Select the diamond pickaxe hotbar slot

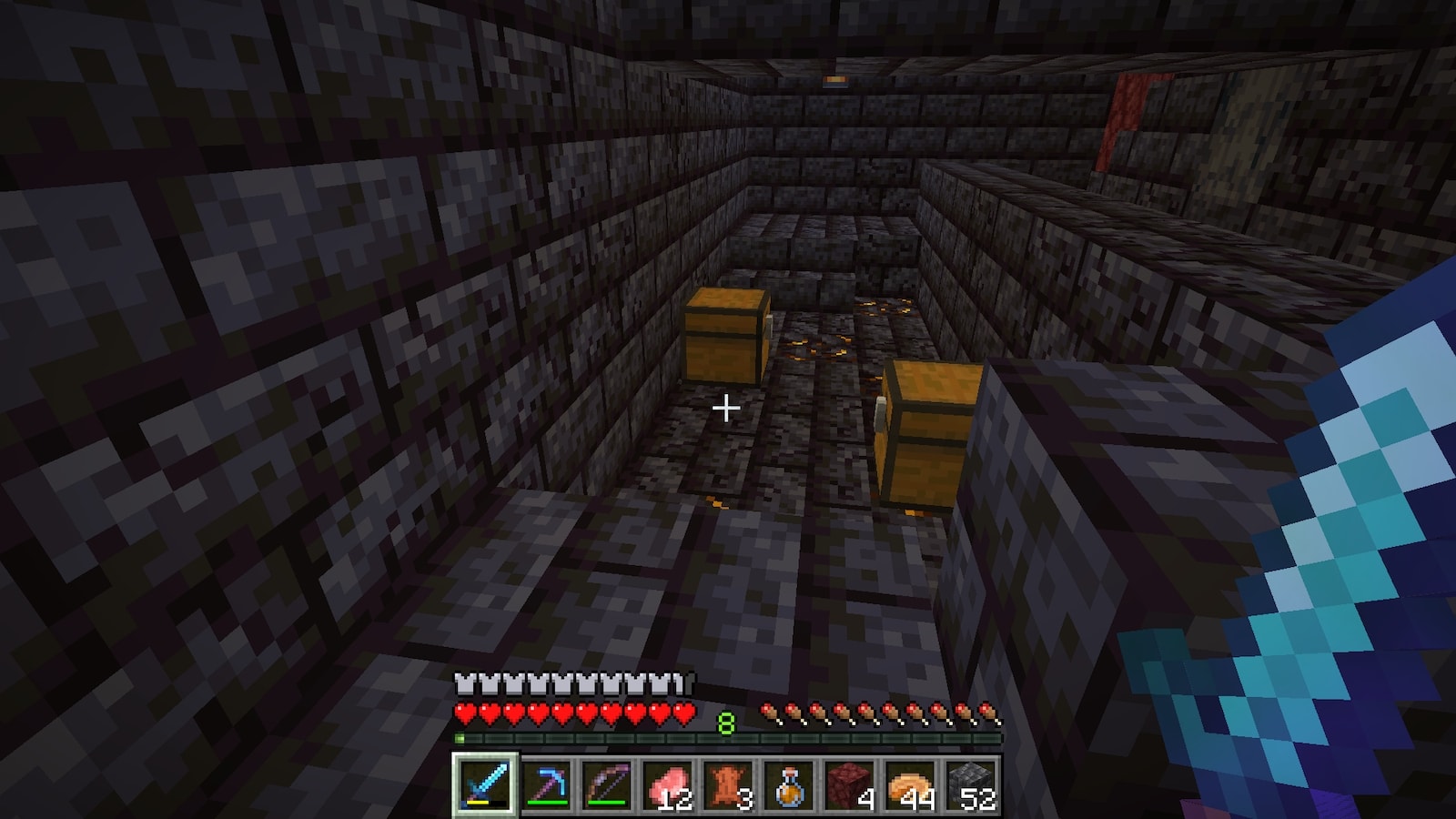pos(546,784)
